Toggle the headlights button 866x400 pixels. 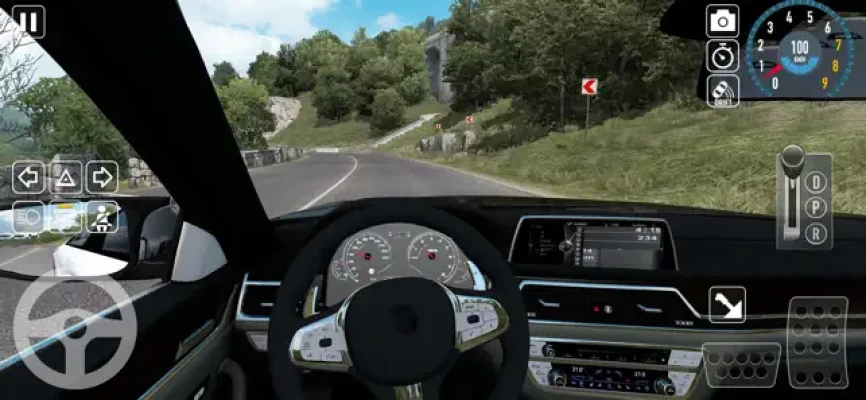coord(29,216)
